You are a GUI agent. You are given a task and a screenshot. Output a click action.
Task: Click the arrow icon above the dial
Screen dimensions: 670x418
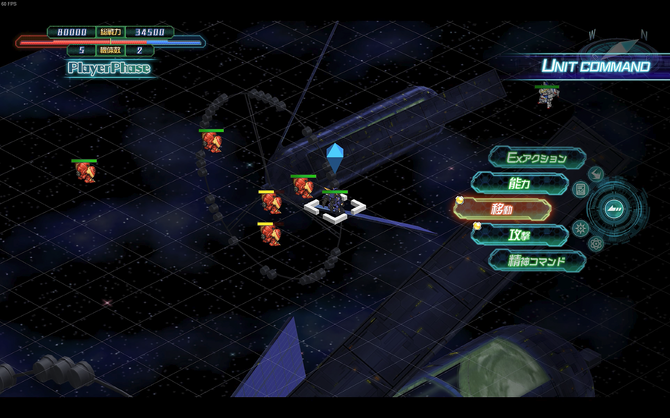coord(596,174)
